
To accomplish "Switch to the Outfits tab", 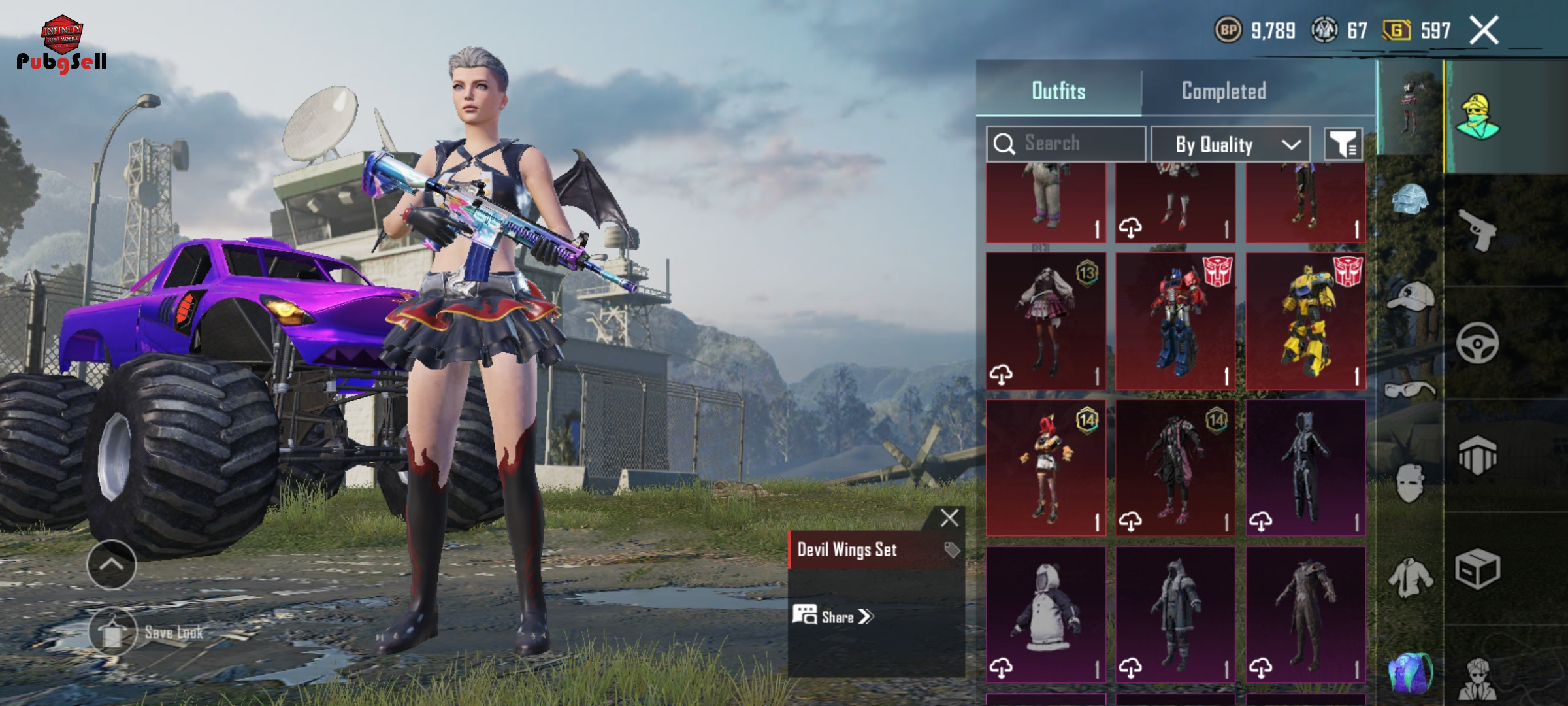I will pos(1058,91).
